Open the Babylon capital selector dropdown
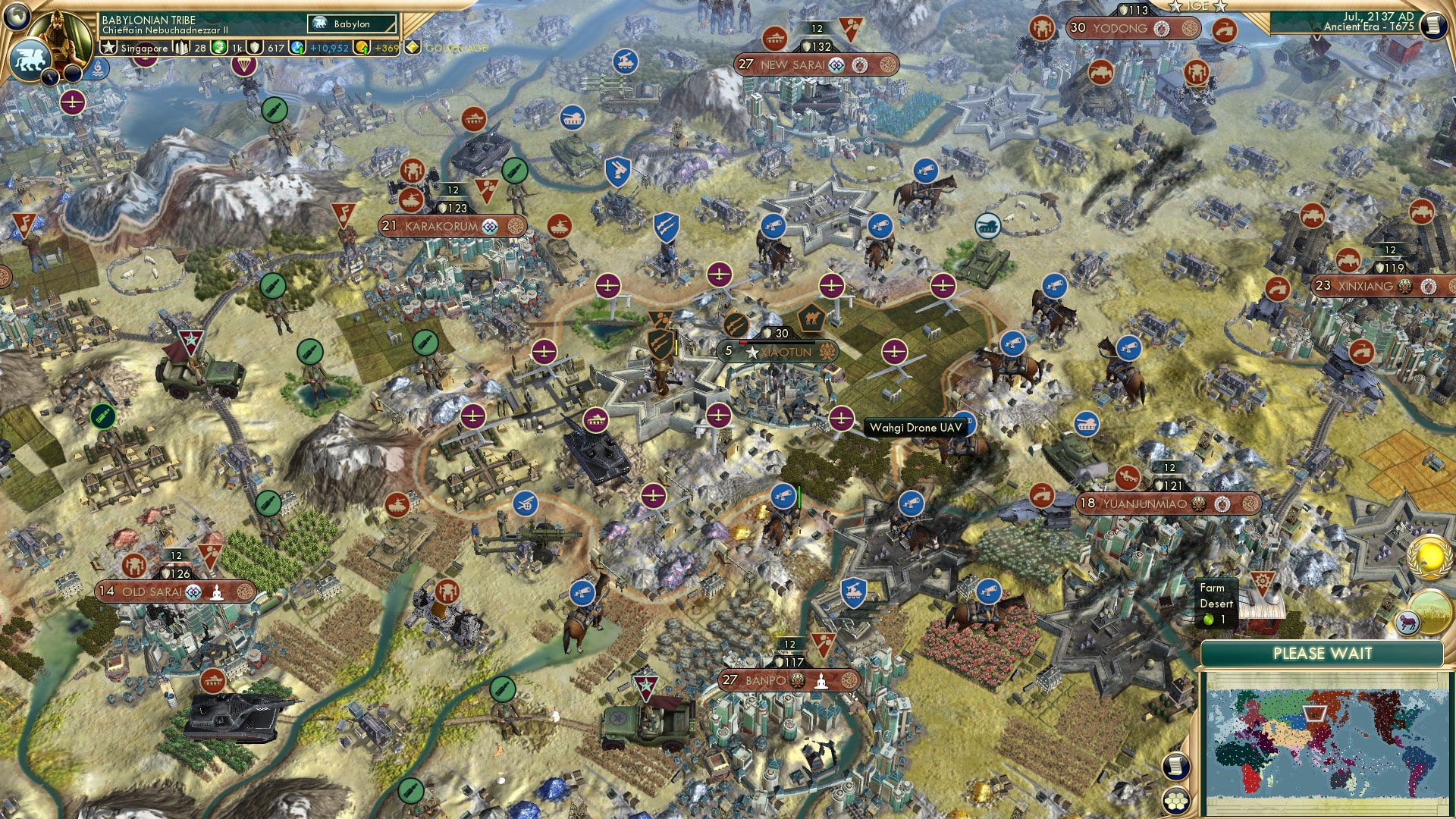This screenshot has height=819, width=1456. 350,24
